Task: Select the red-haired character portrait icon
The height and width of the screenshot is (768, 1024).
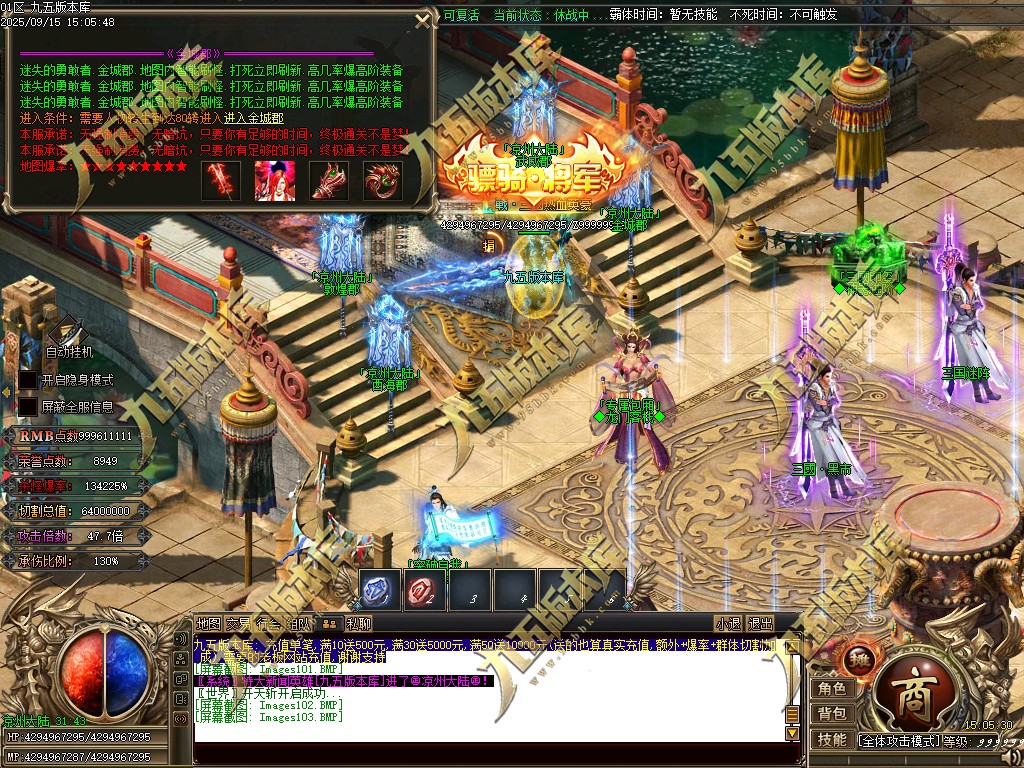Action: 274,180
